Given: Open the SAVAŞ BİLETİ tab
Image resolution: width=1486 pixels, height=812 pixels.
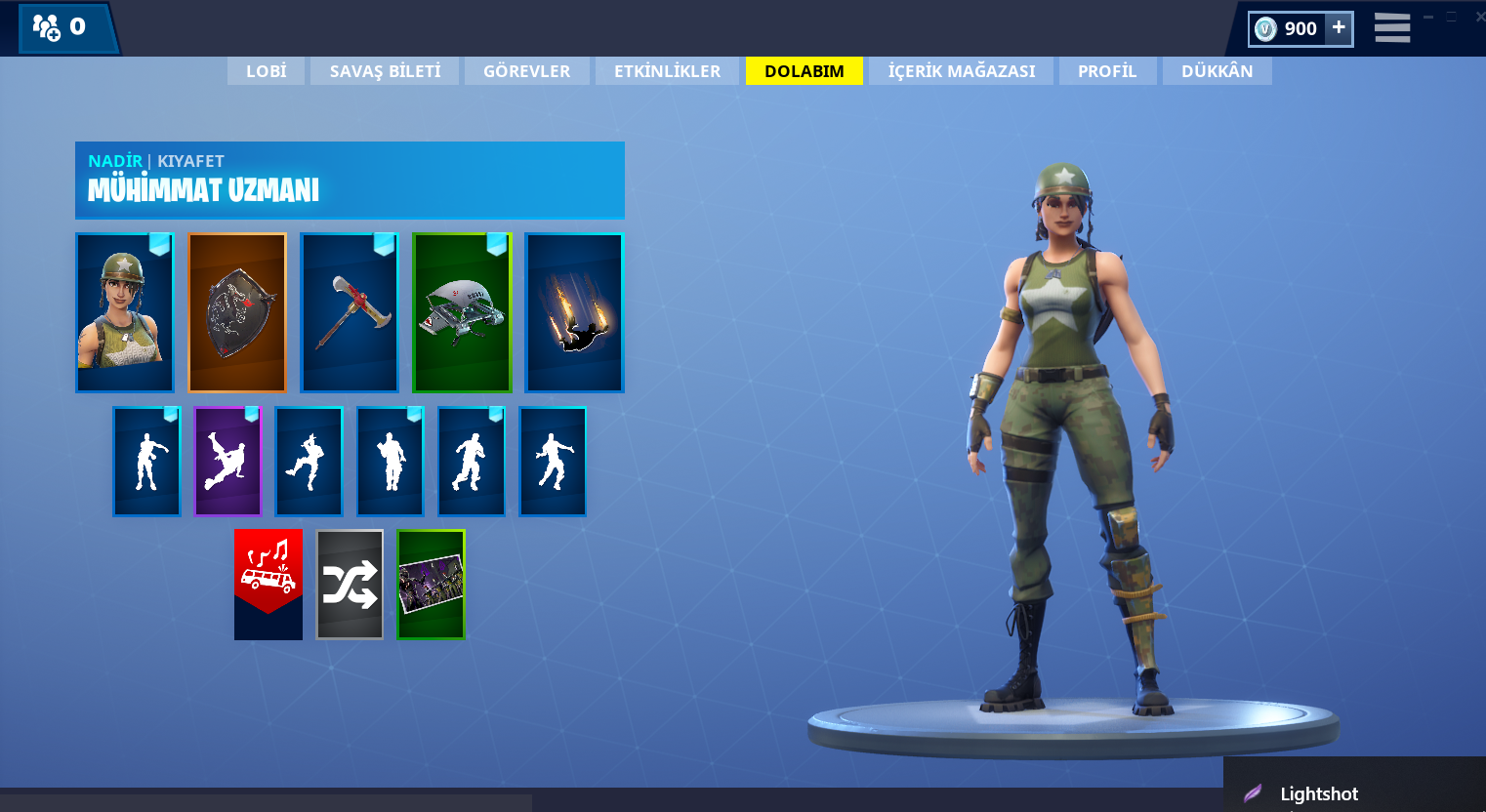Looking at the screenshot, I should click(x=385, y=71).
